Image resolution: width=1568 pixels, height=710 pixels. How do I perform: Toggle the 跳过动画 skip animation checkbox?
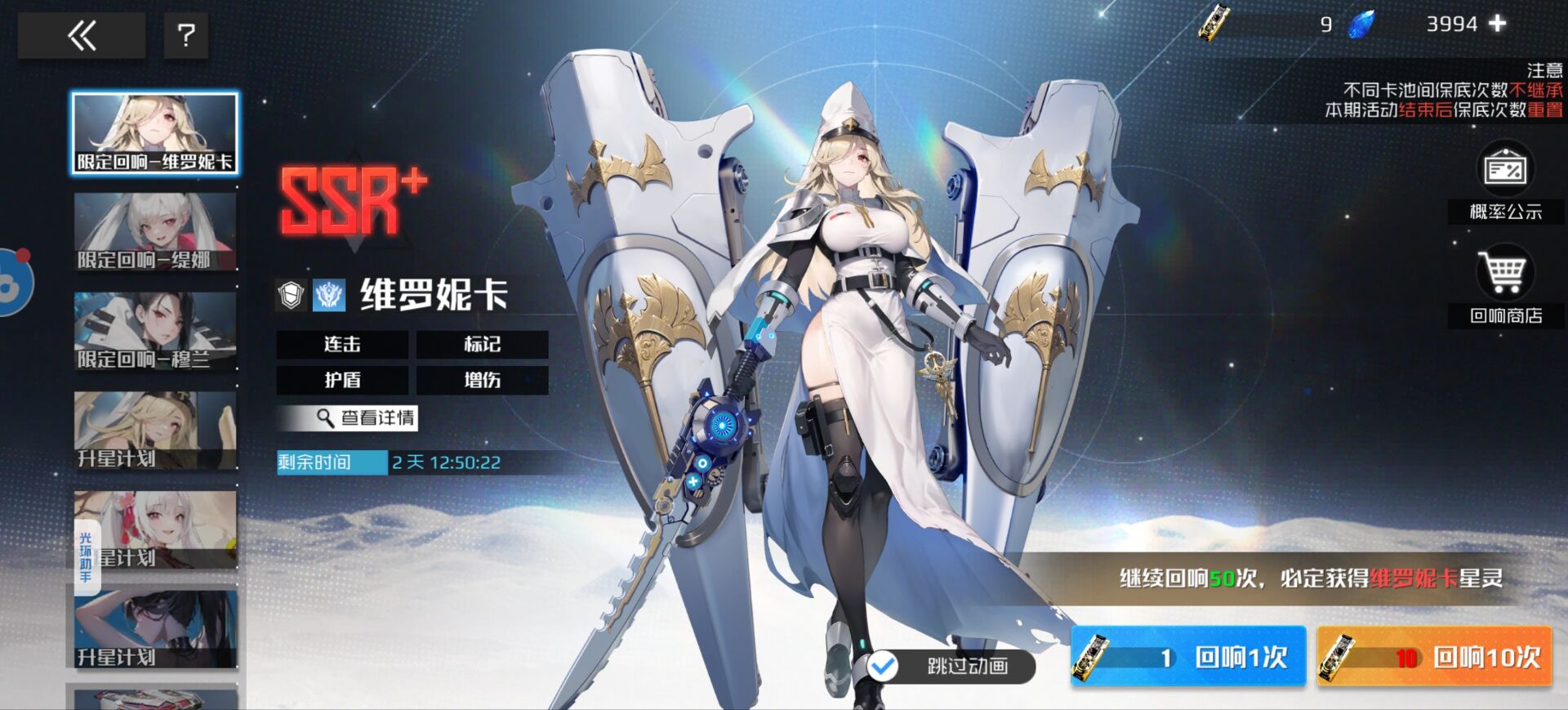pos(883,667)
